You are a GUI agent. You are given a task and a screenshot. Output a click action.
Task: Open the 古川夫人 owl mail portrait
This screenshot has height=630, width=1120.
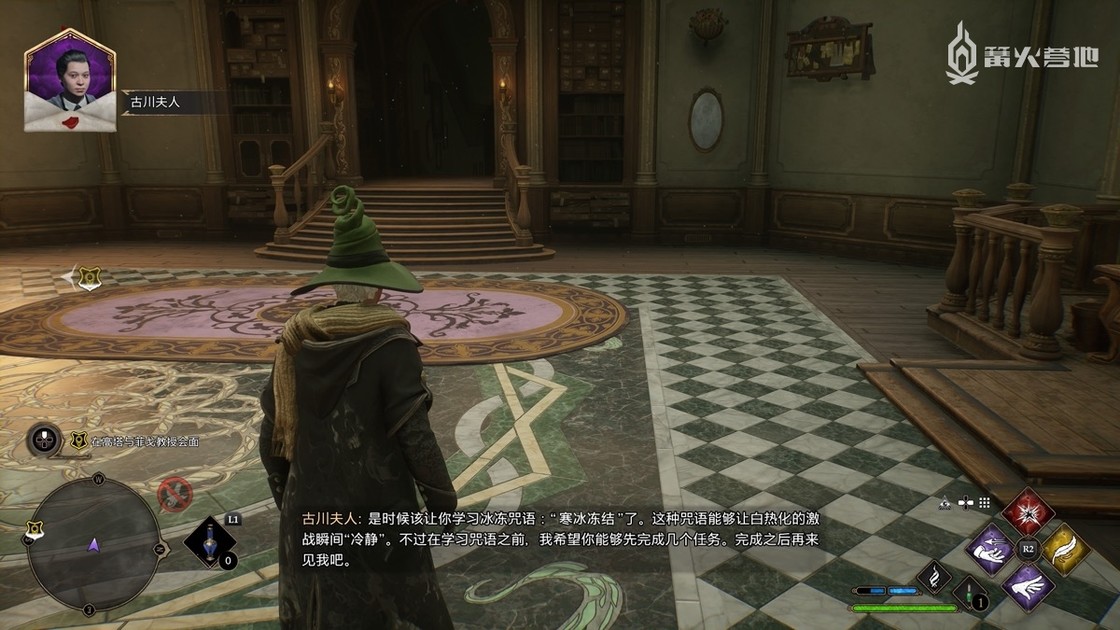coord(69,82)
